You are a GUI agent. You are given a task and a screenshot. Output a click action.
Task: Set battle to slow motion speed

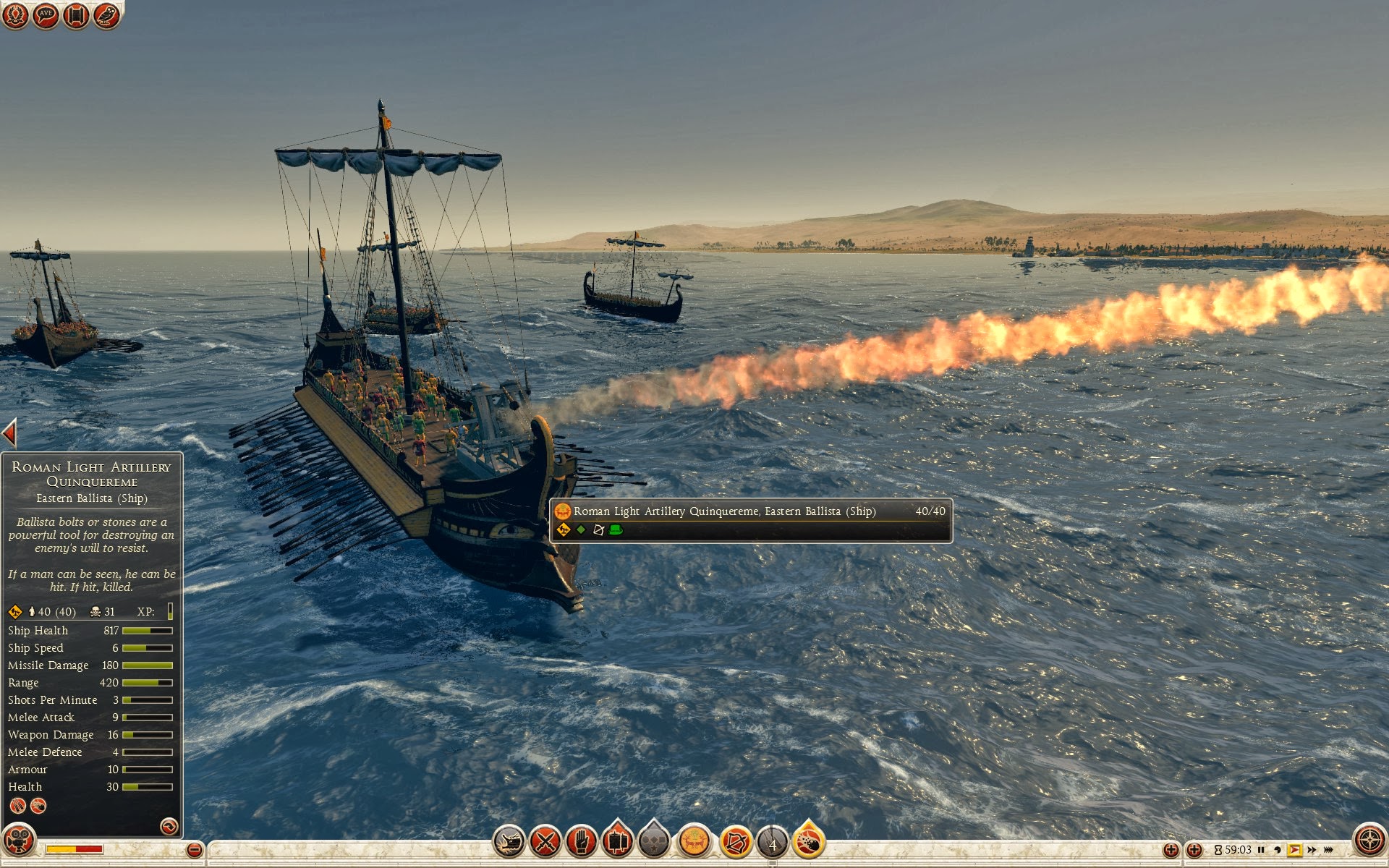(1278, 850)
